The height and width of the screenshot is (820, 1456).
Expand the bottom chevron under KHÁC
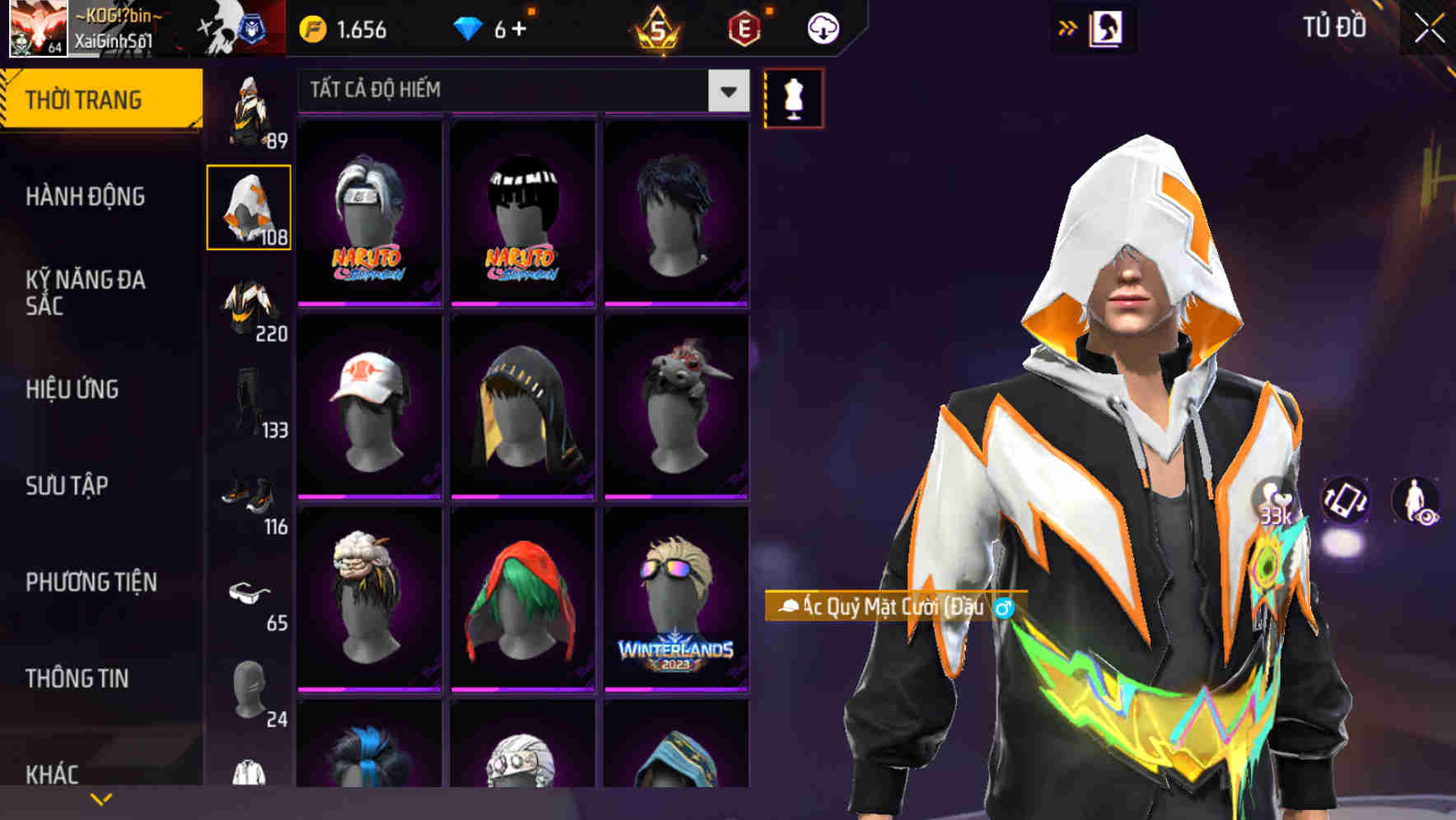[101, 798]
